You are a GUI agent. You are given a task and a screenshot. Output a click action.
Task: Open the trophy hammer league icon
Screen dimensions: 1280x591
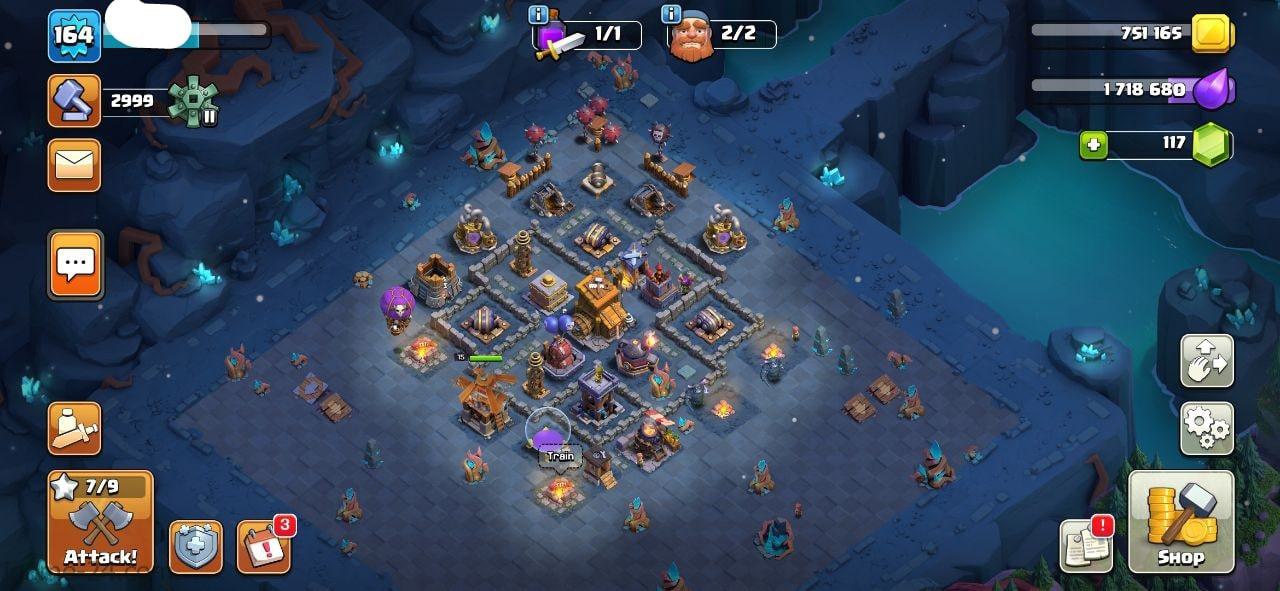pyautogui.click(x=74, y=101)
